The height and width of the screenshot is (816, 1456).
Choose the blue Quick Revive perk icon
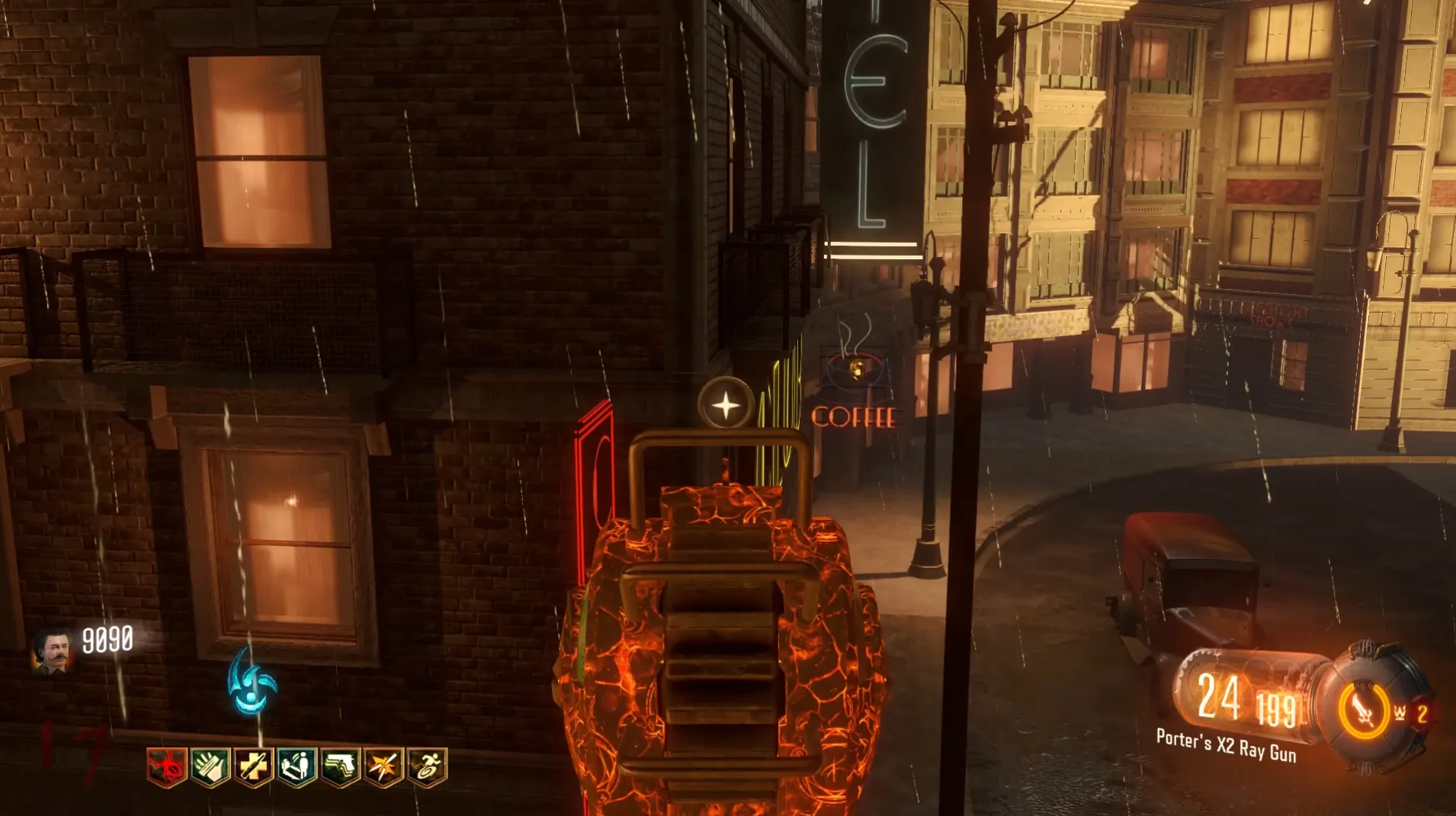pos(297,766)
